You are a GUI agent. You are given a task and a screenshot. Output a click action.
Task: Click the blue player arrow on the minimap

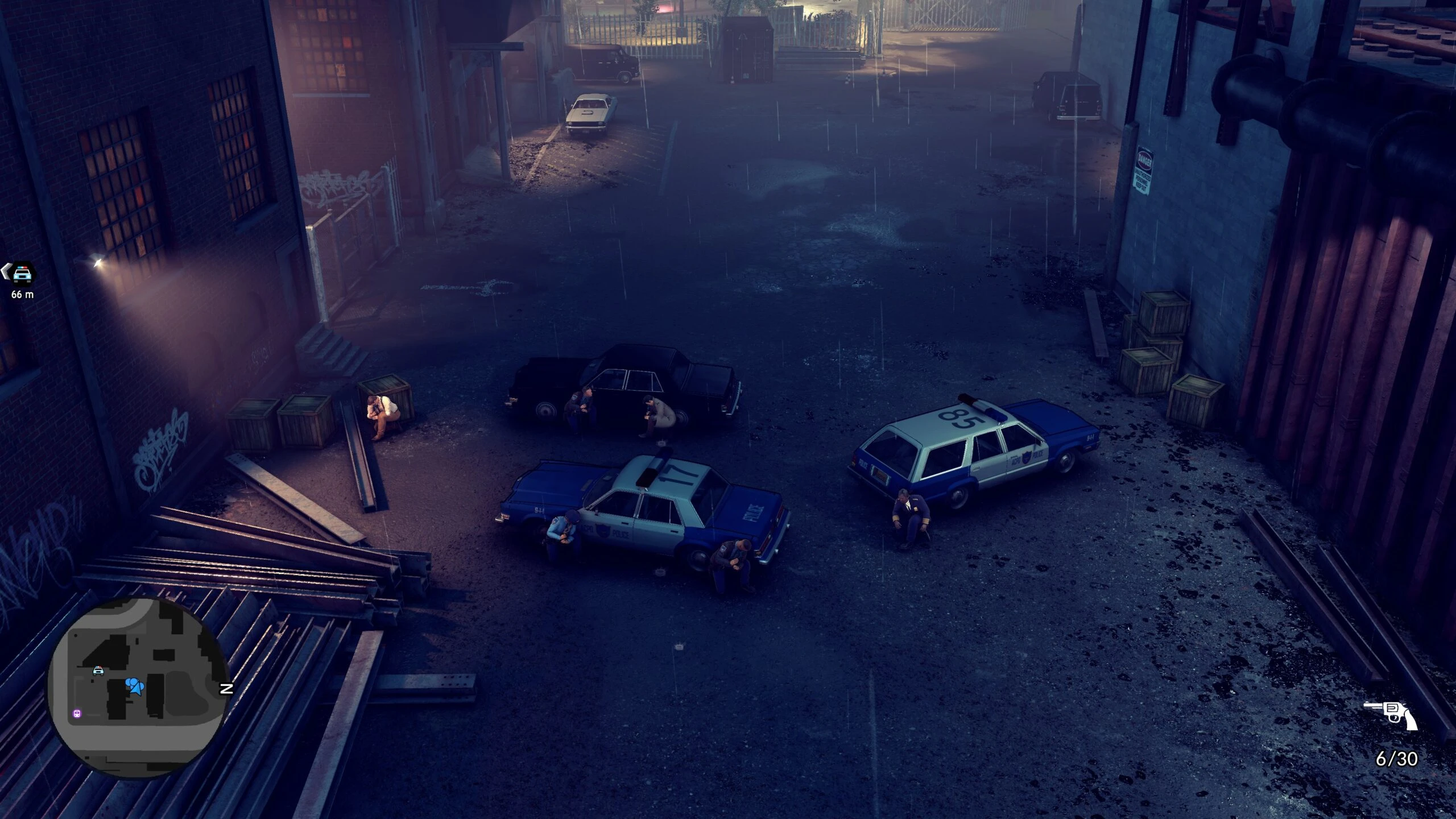pyautogui.click(x=134, y=686)
